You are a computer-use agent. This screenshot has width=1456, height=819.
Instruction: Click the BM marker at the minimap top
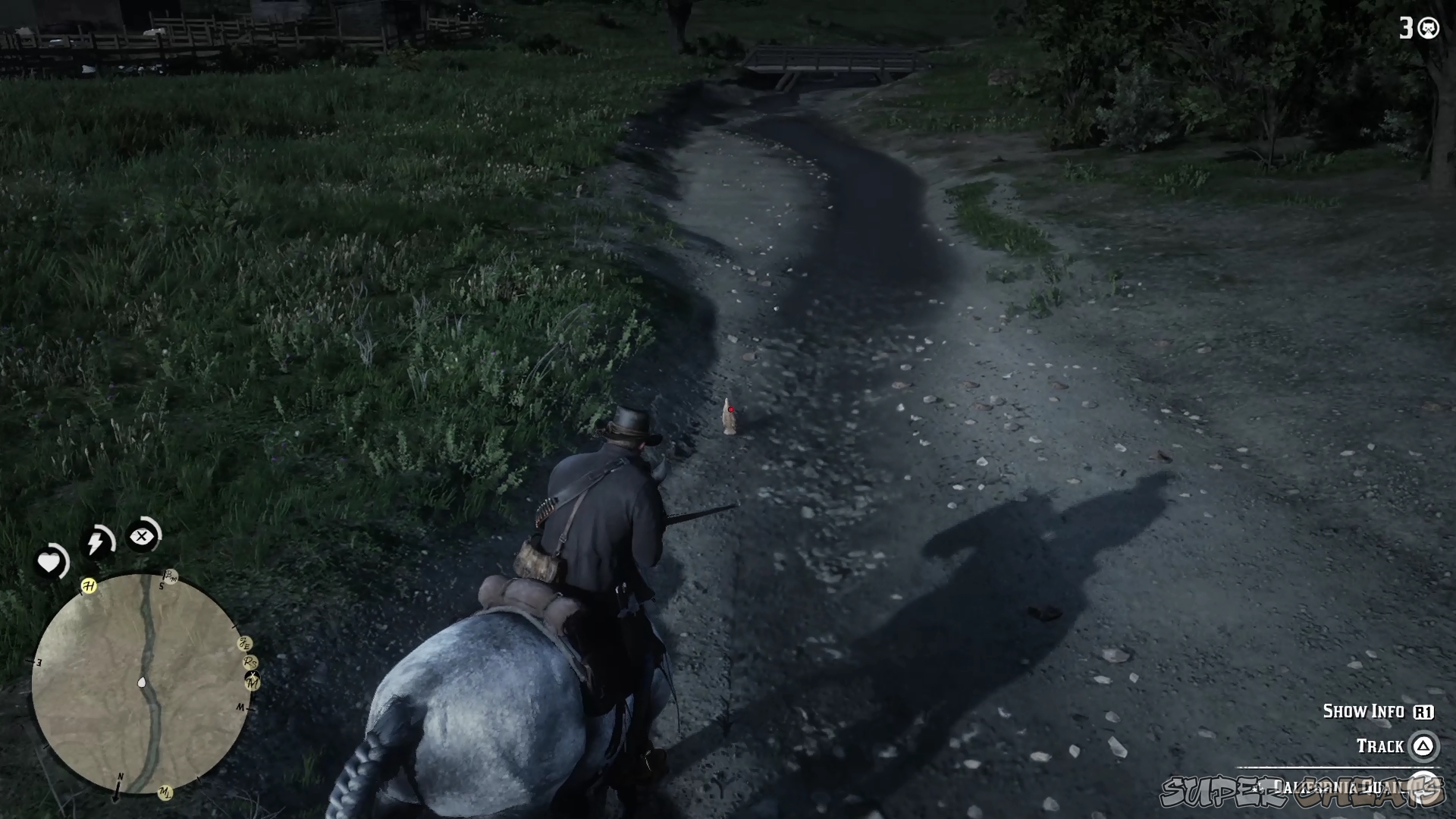click(171, 576)
